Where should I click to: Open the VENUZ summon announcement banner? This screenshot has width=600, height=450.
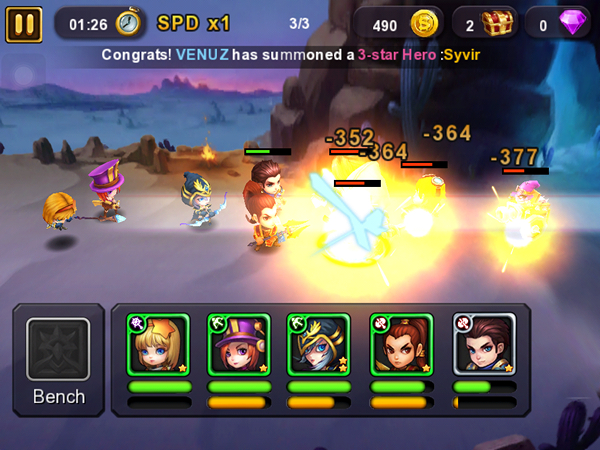300,55
